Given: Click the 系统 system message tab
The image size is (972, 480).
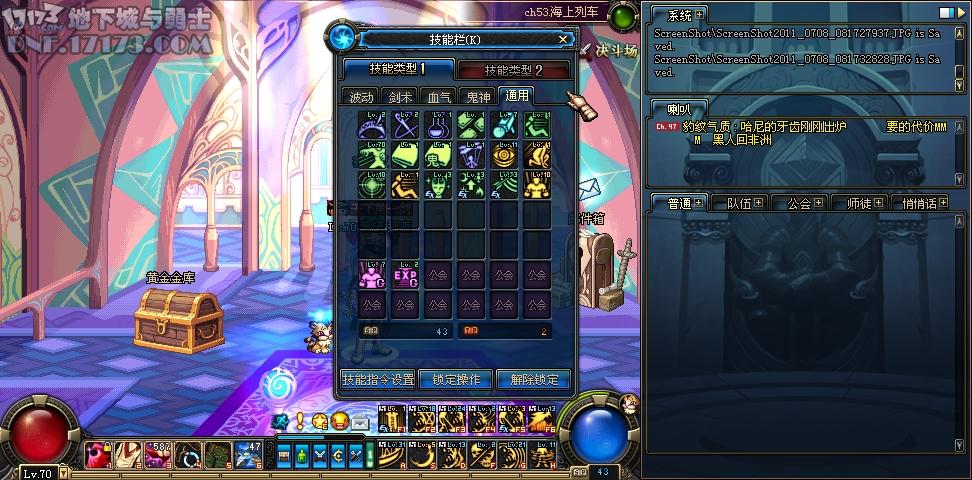Looking at the screenshot, I should point(679,15).
